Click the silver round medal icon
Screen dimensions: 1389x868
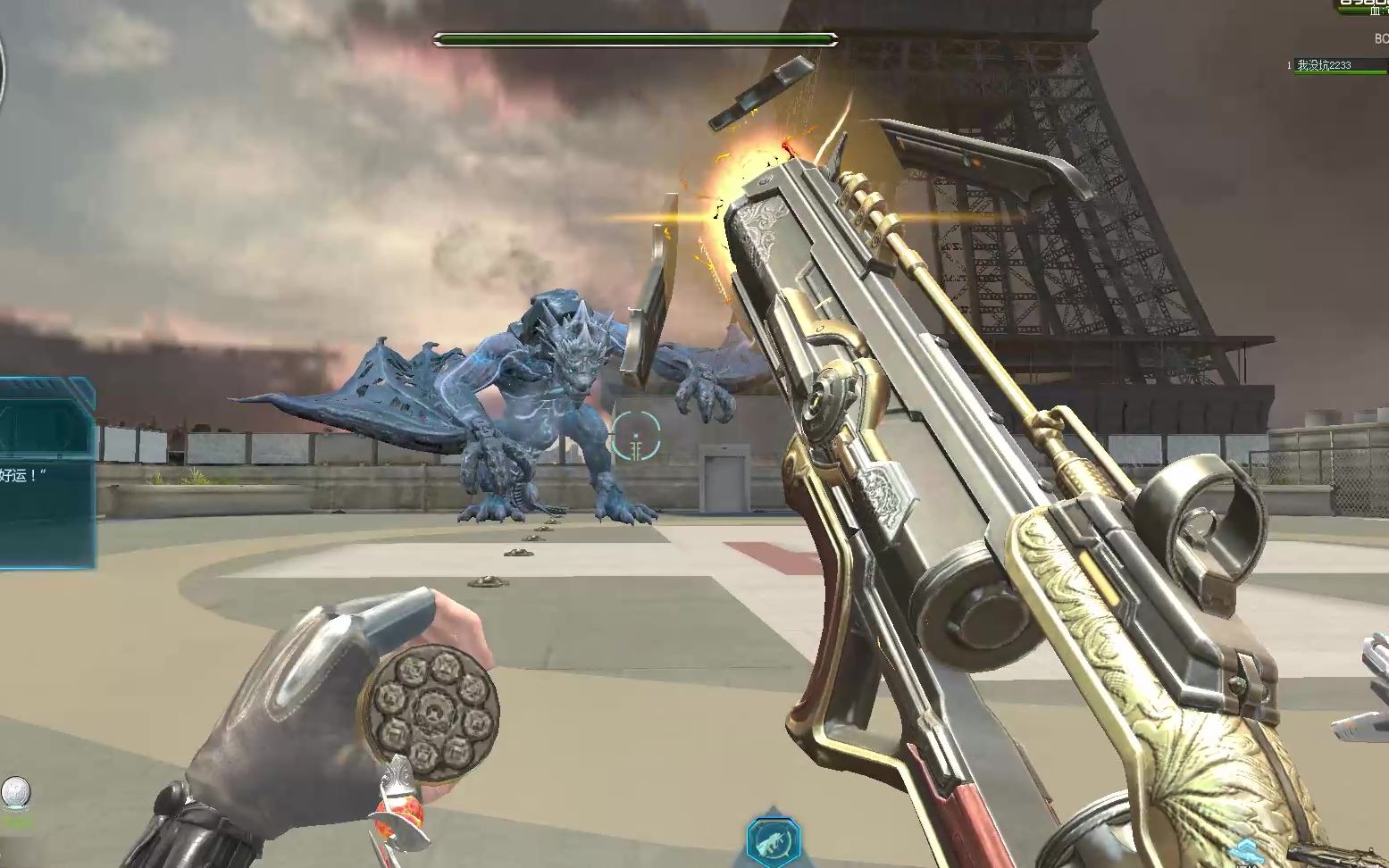click(16, 793)
